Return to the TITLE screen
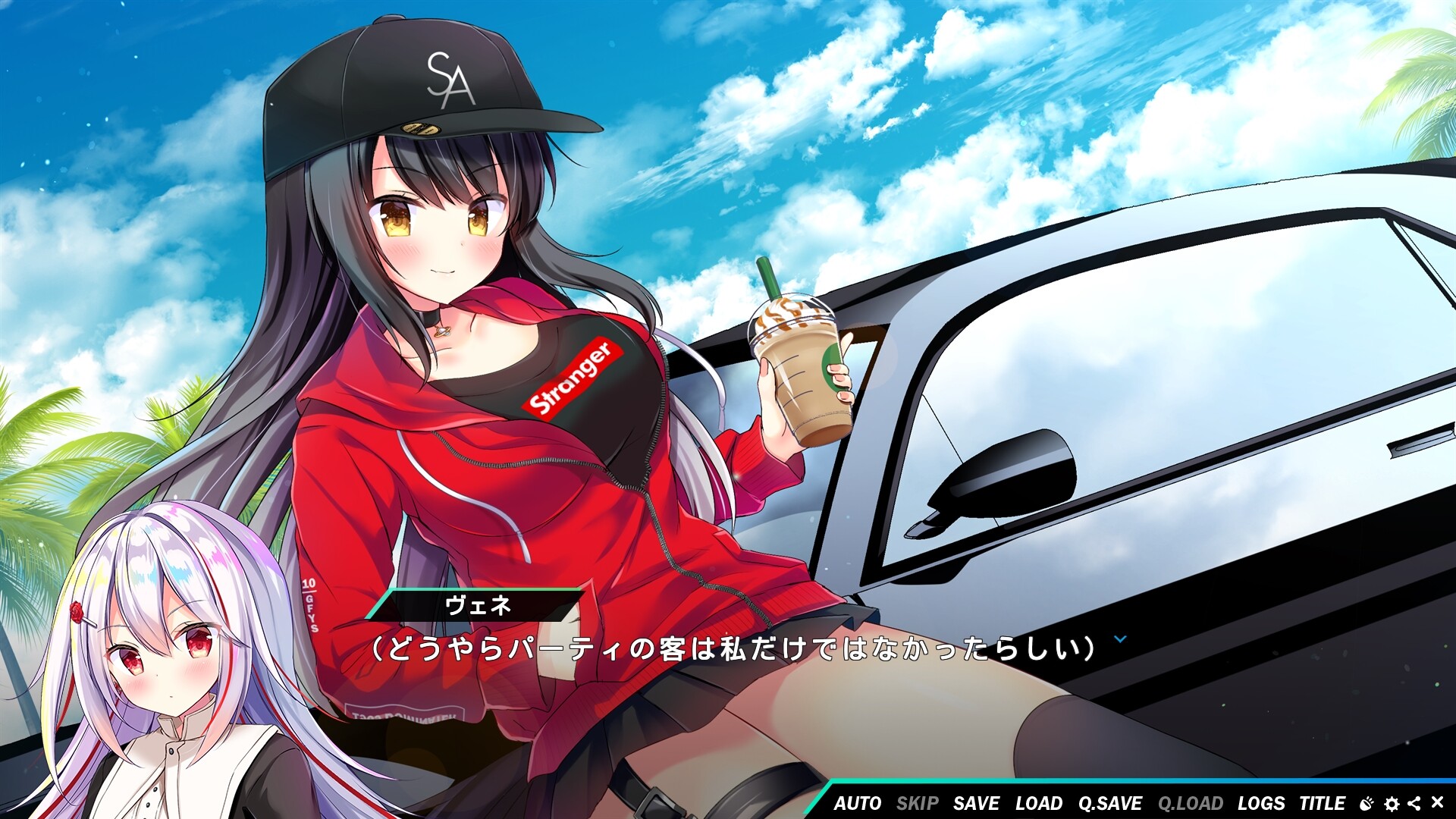The height and width of the screenshot is (819, 1456). (1322, 803)
